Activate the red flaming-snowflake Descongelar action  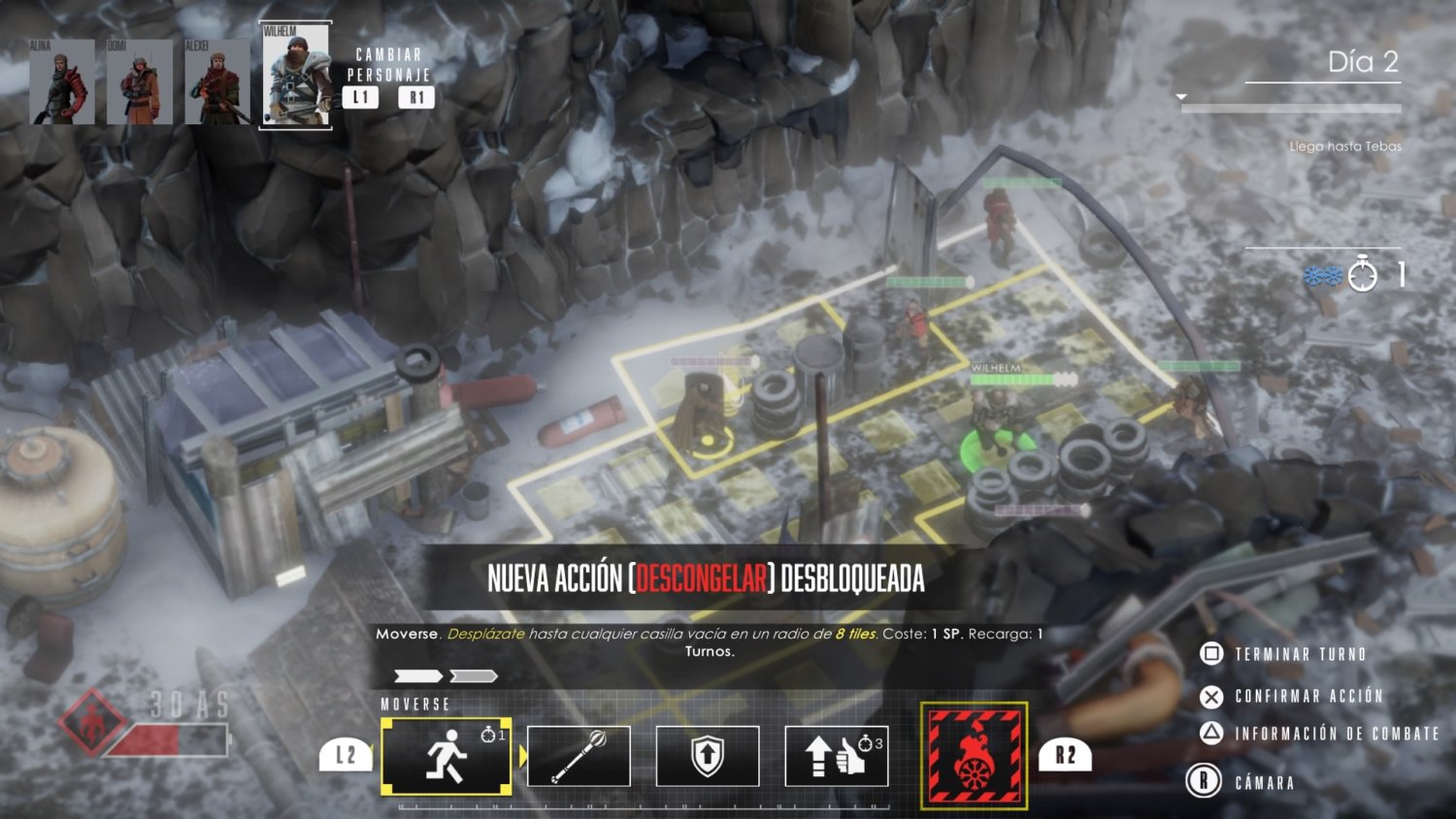point(974,756)
